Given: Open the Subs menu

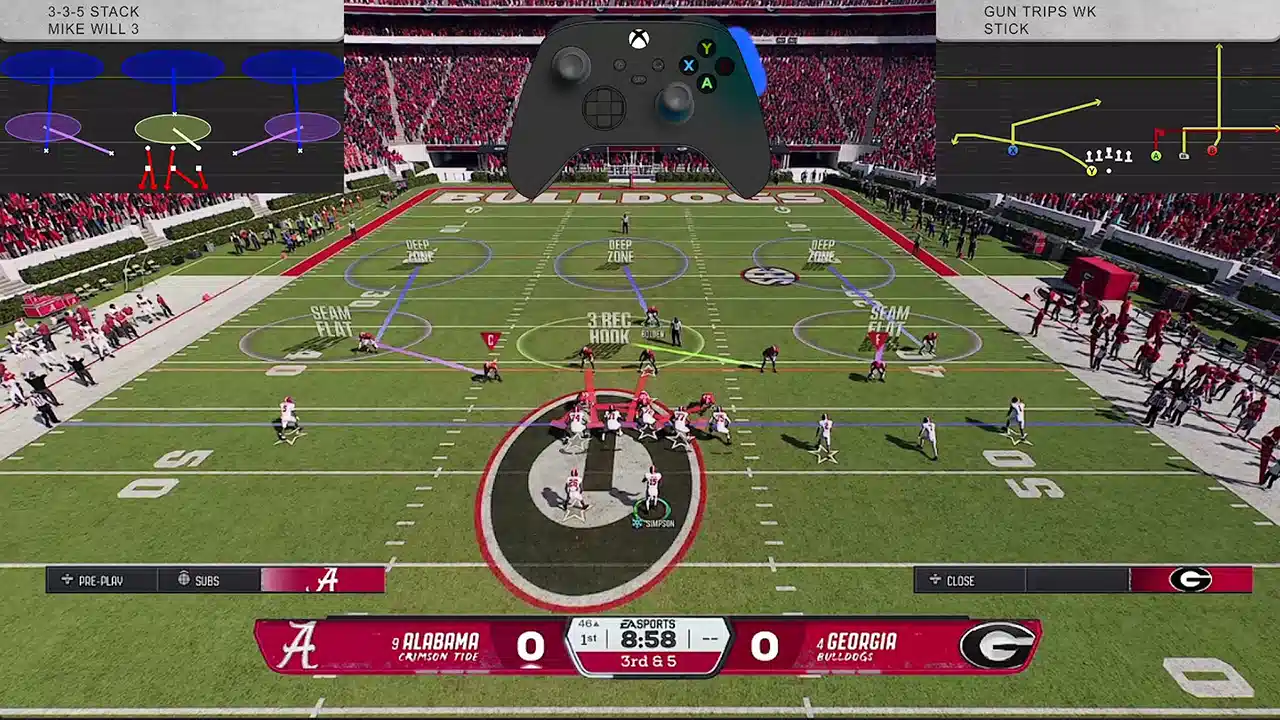Looking at the screenshot, I should [x=207, y=580].
